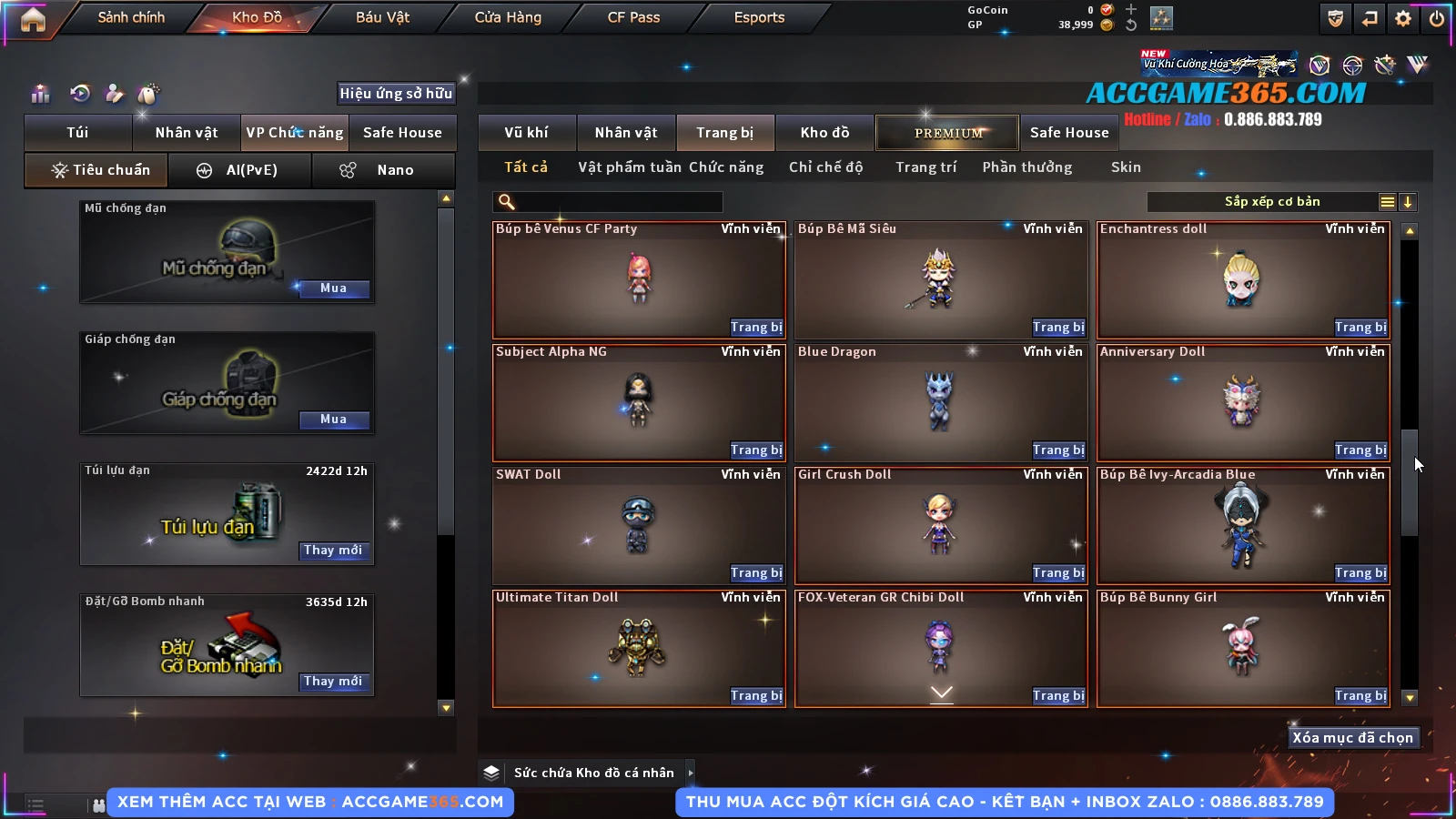Go to the Cửa Hàng shop
The width and height of the screenshot is (1456, 819).
click(508, 17)
